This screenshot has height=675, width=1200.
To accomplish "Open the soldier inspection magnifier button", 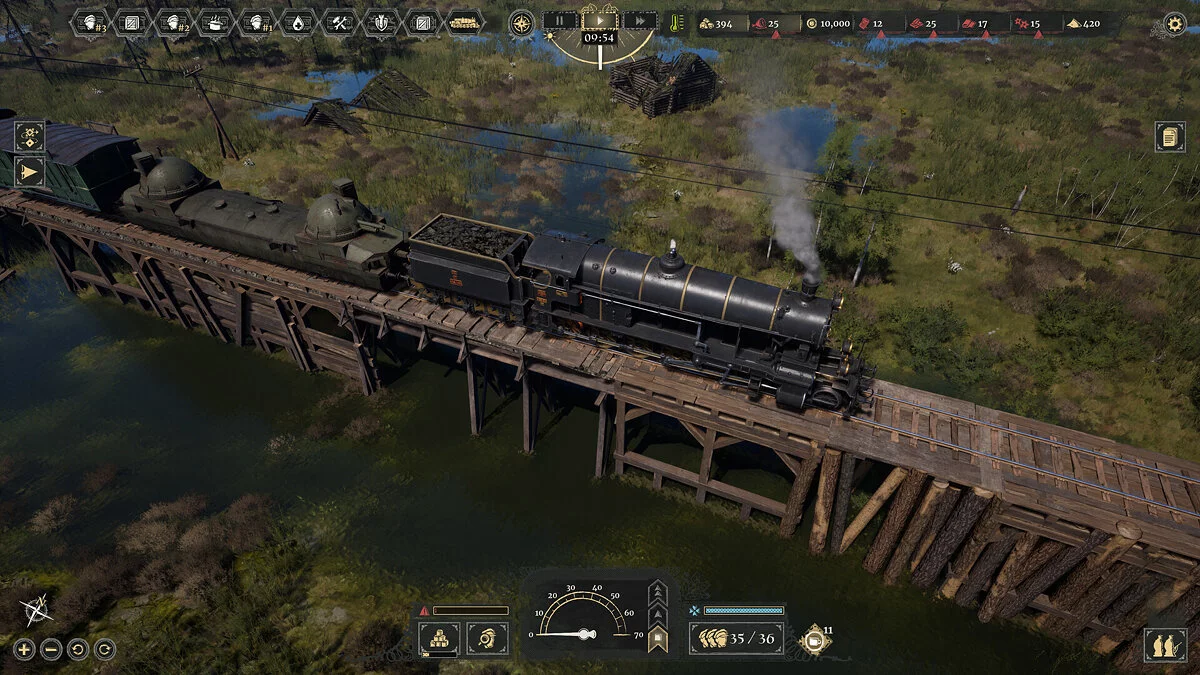I will (487, 638).
